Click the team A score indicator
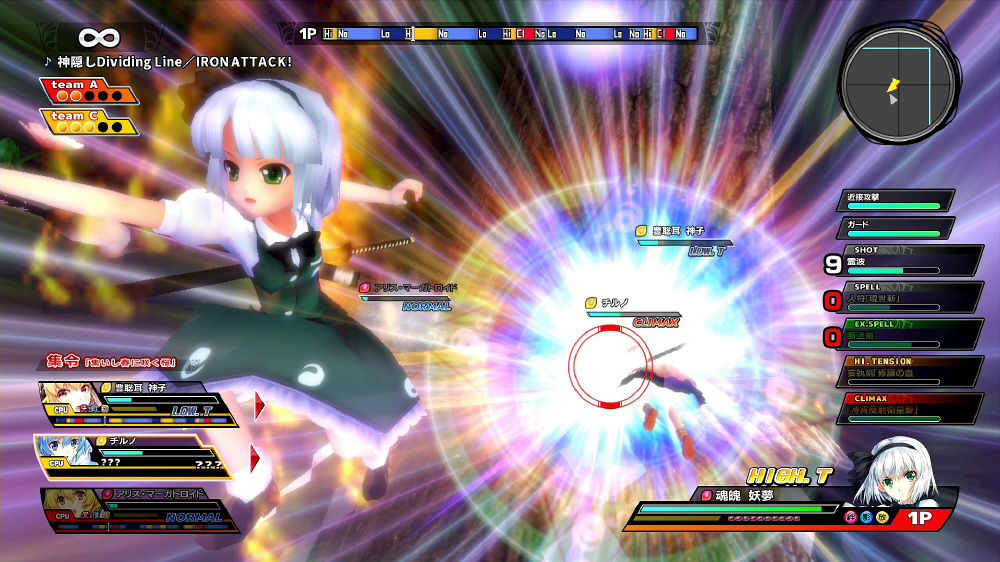 [89, 91]
